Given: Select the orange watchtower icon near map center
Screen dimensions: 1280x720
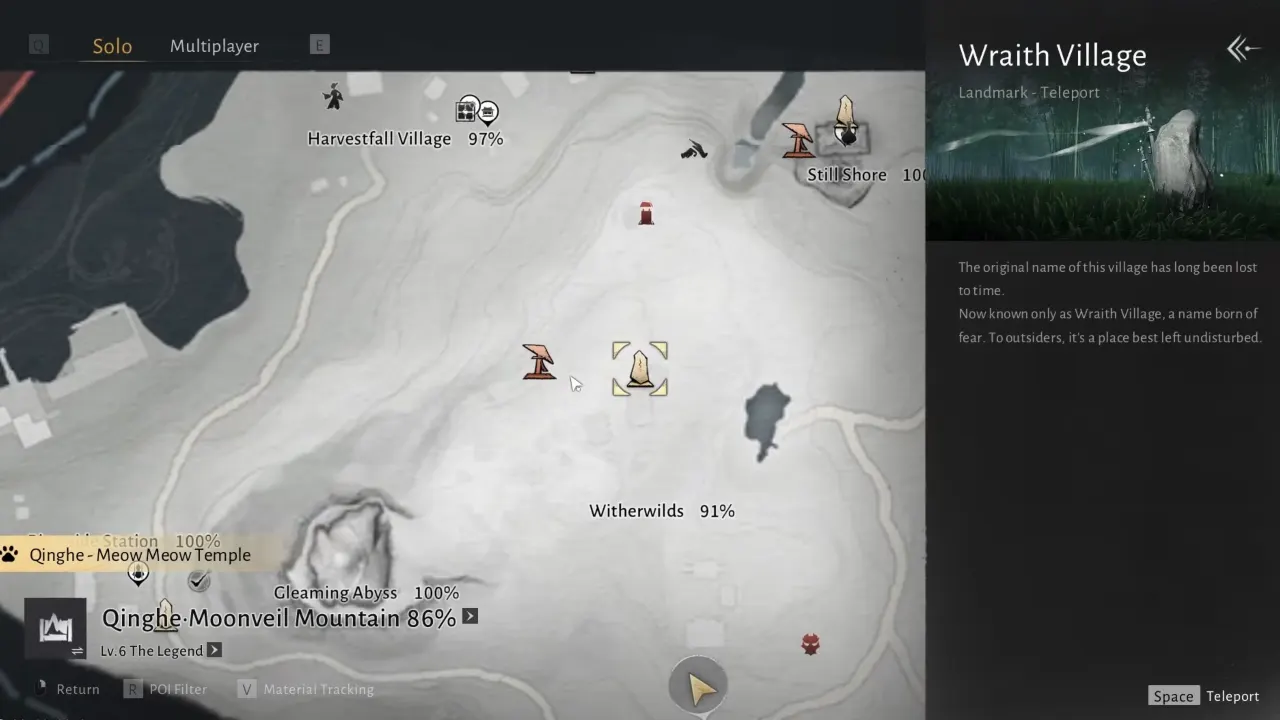Looking at the screenshot, I should point(539,362).
